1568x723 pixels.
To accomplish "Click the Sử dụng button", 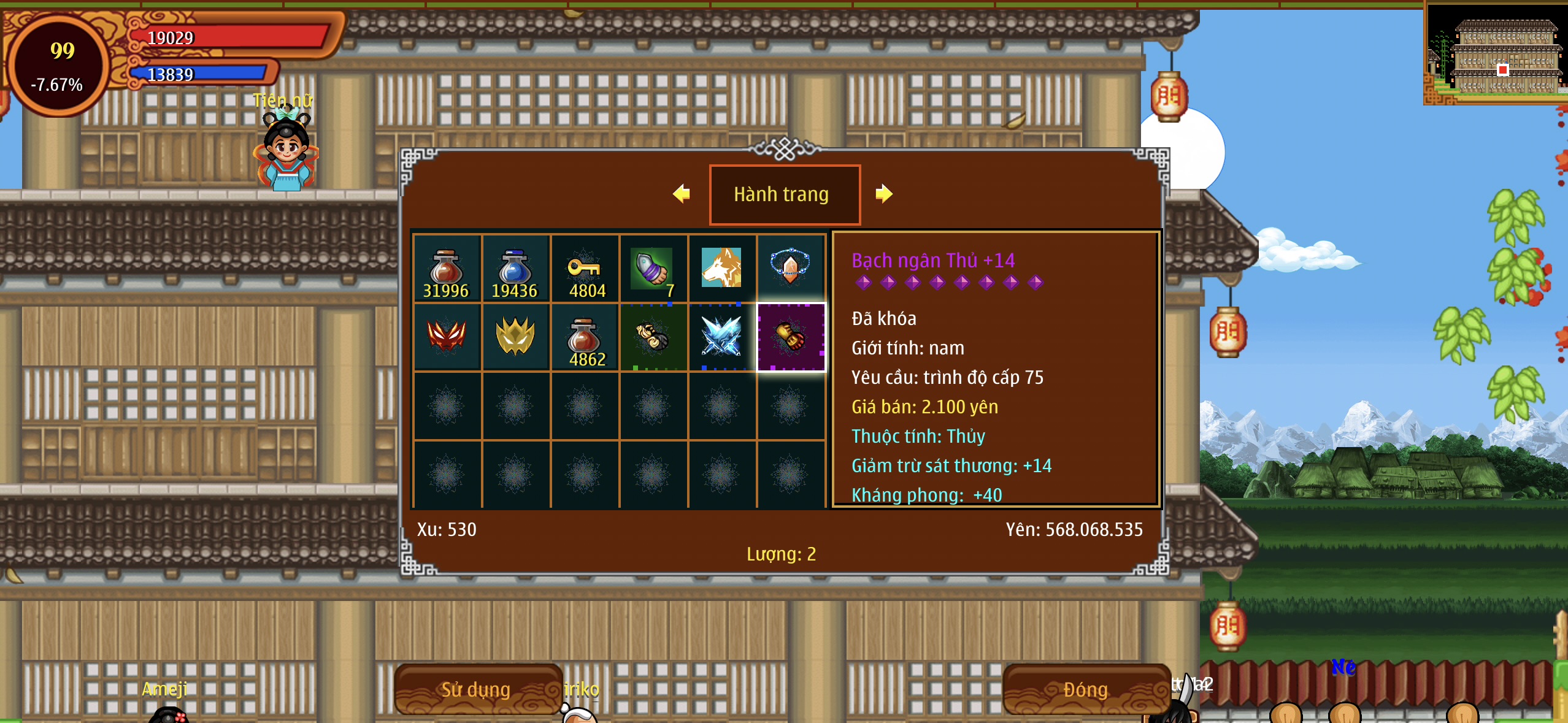I will (x=477, y=689).
